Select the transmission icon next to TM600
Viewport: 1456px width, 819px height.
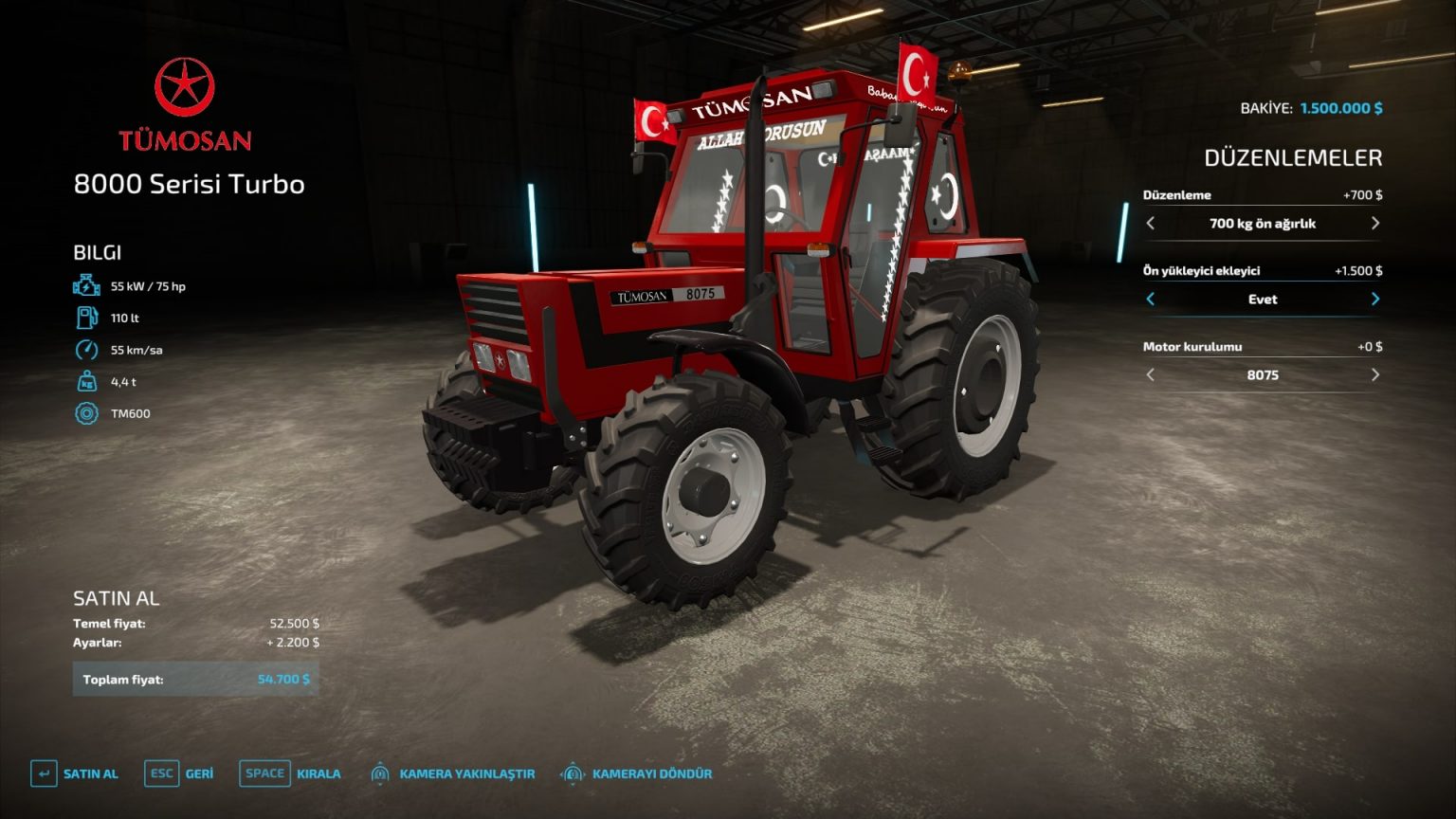(85, 413)
